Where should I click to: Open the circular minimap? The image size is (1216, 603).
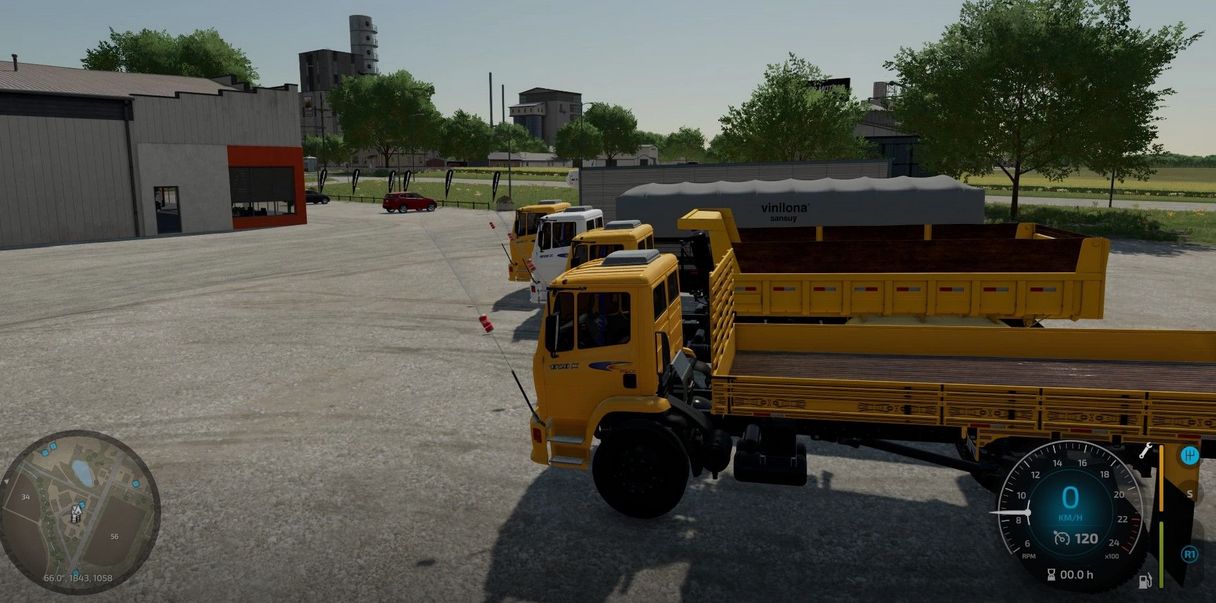pos(79,511)
